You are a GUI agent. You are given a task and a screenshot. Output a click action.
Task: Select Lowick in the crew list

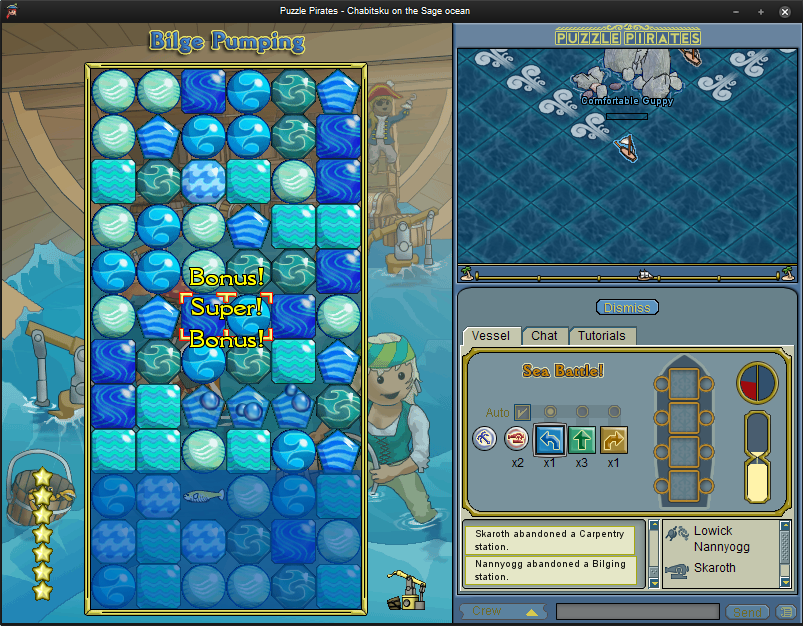(x=713, y=531)
